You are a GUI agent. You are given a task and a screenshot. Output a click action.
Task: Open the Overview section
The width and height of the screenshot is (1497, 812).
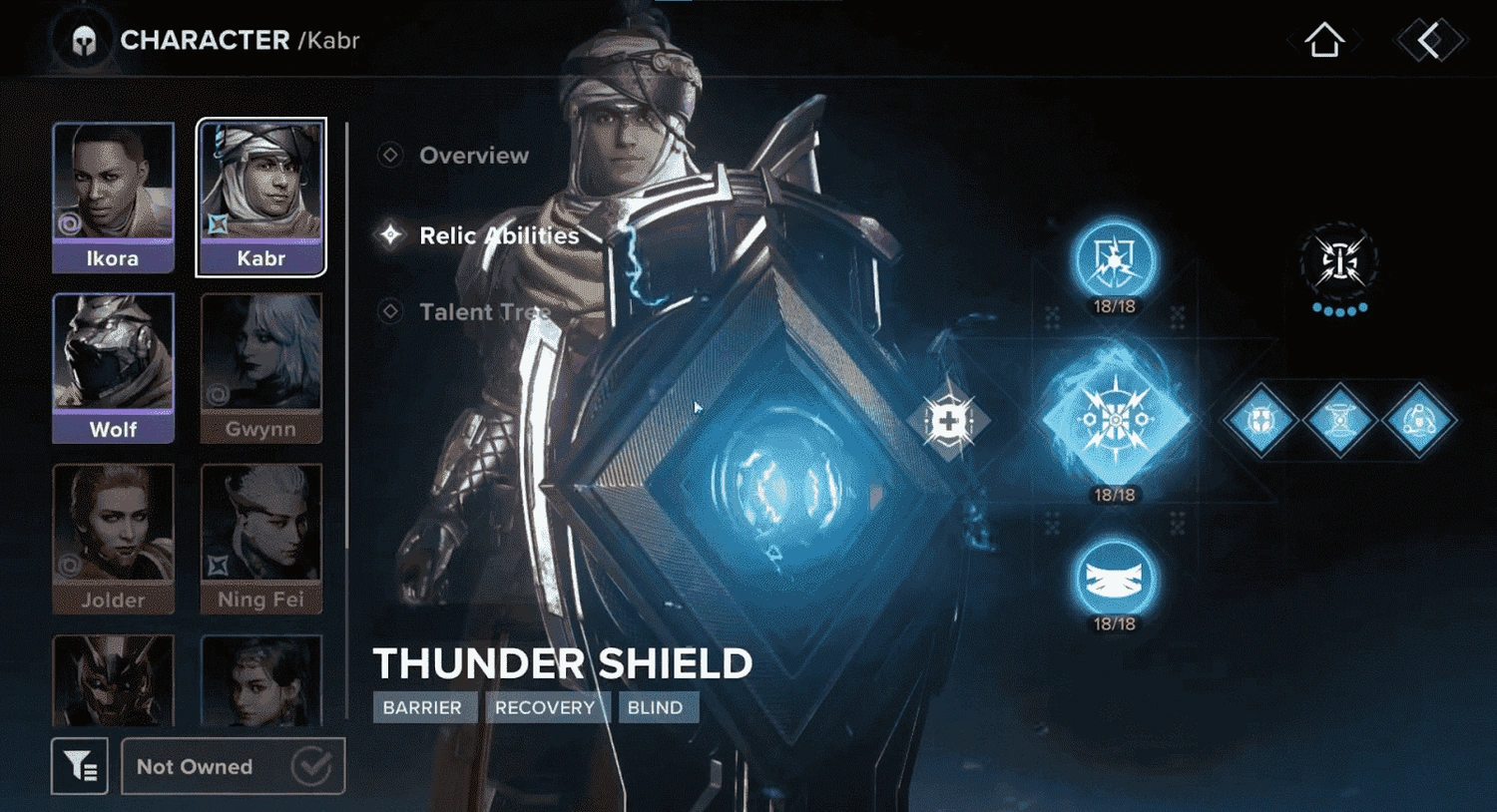474,155
